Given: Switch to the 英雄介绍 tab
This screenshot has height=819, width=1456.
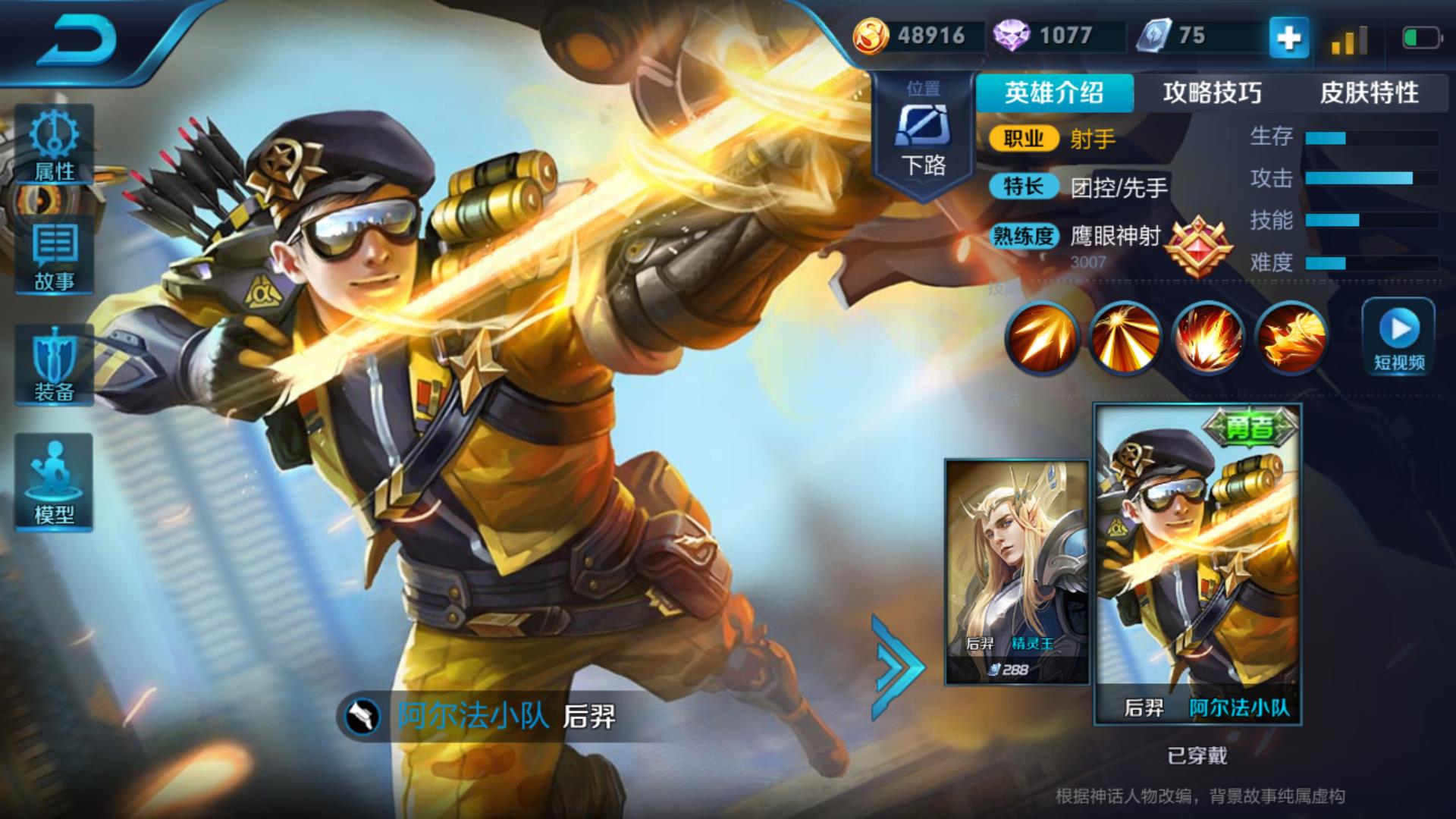Looking at the screenshot, I should (x=1054, y=93).
